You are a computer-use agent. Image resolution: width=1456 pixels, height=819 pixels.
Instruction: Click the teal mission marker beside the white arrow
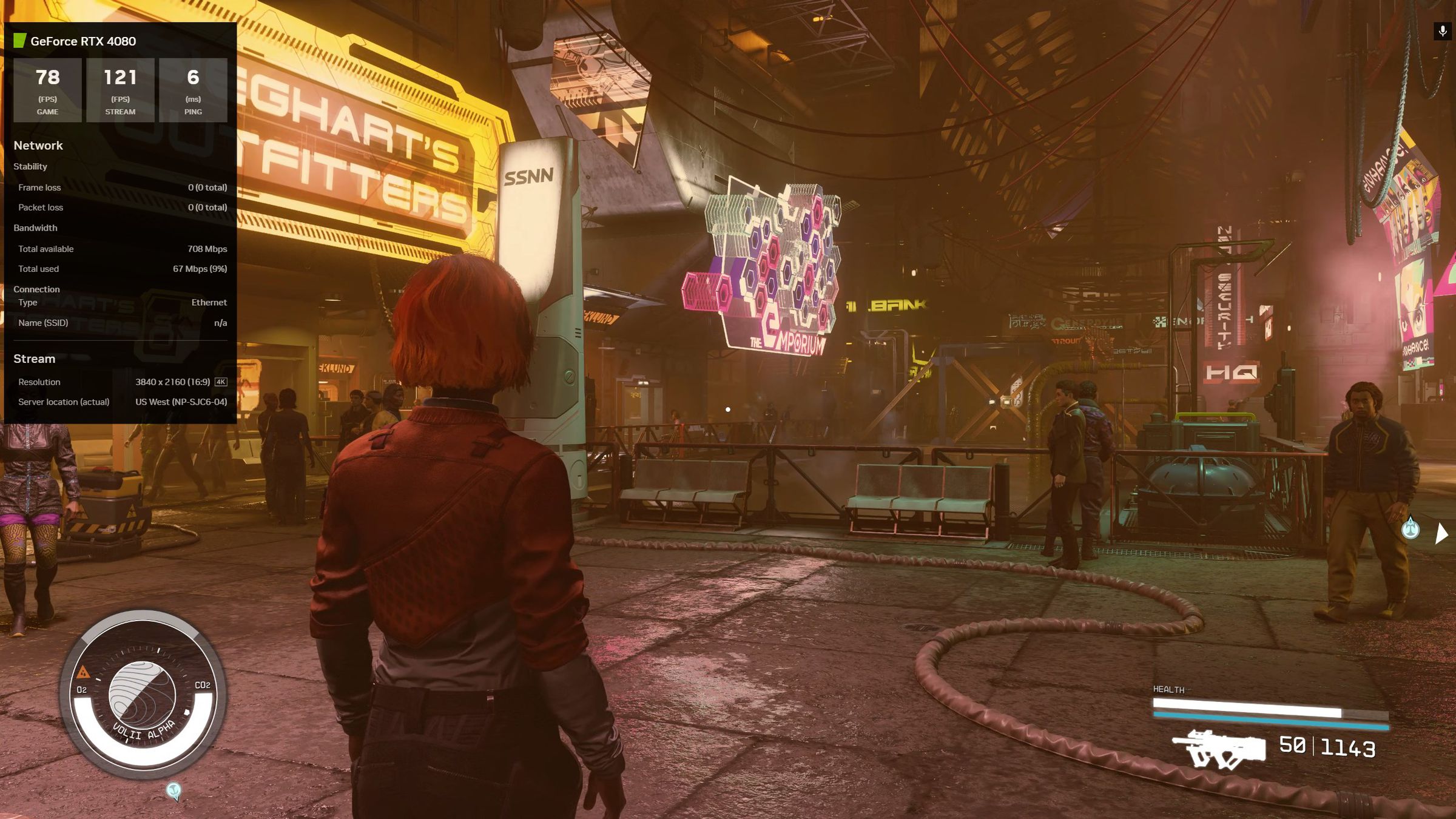coord(1410,528)
